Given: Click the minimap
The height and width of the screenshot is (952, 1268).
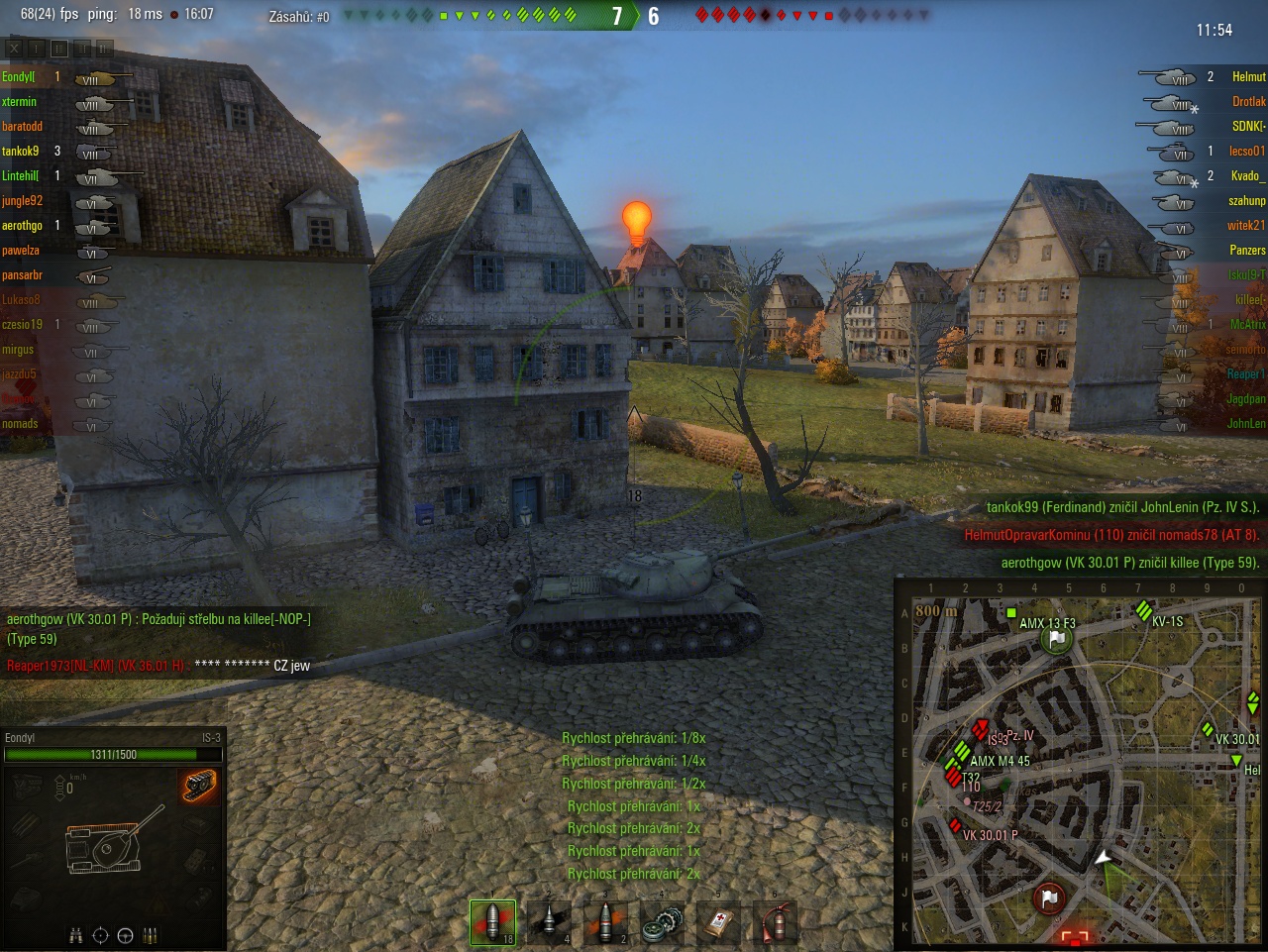Looking at the screenshot, I should coord(1080,763).
